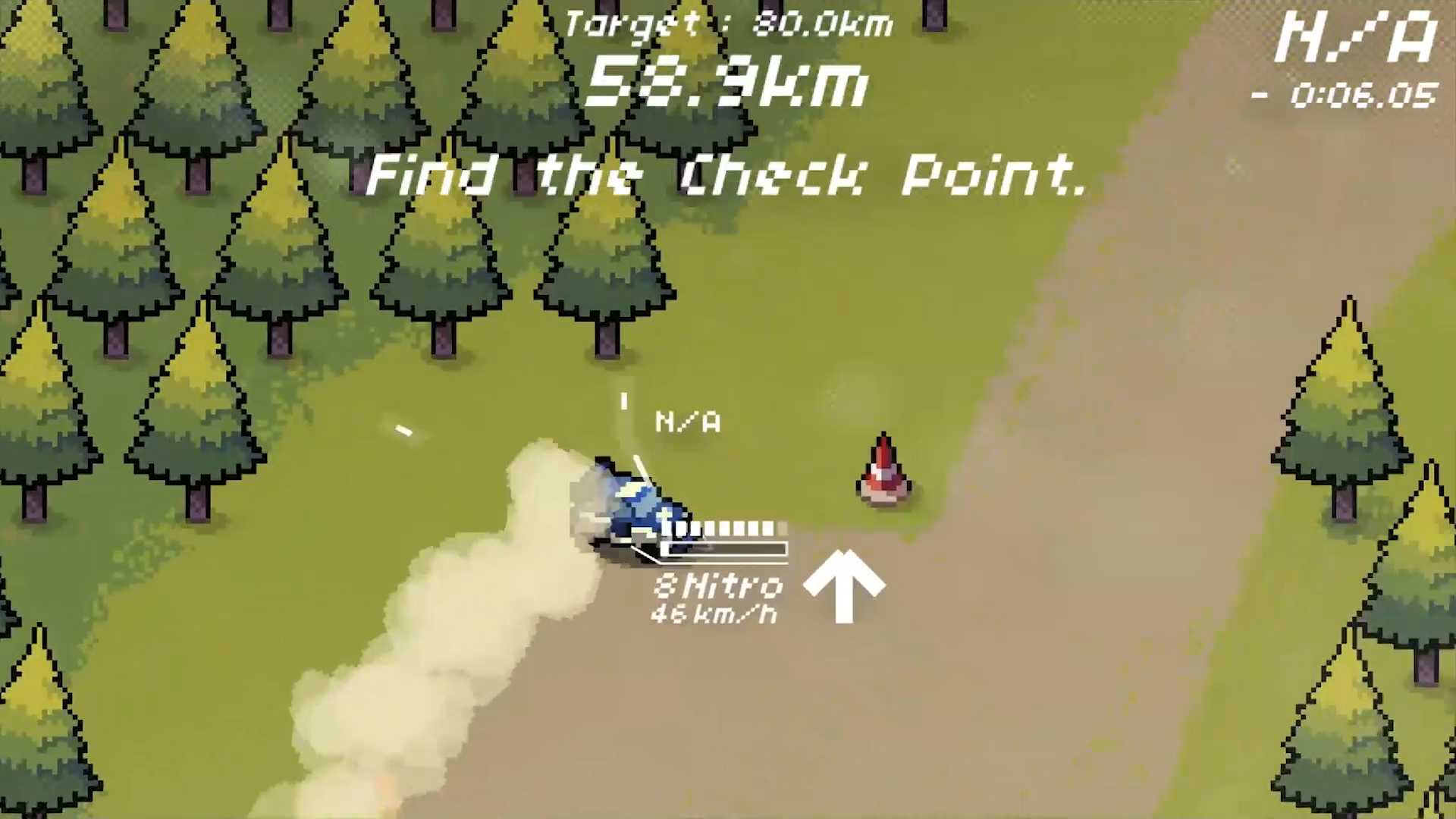The height and width of the screenshot is (819, 1456).
Task: Click the small white debris near the car
Action: click(403, 431)
